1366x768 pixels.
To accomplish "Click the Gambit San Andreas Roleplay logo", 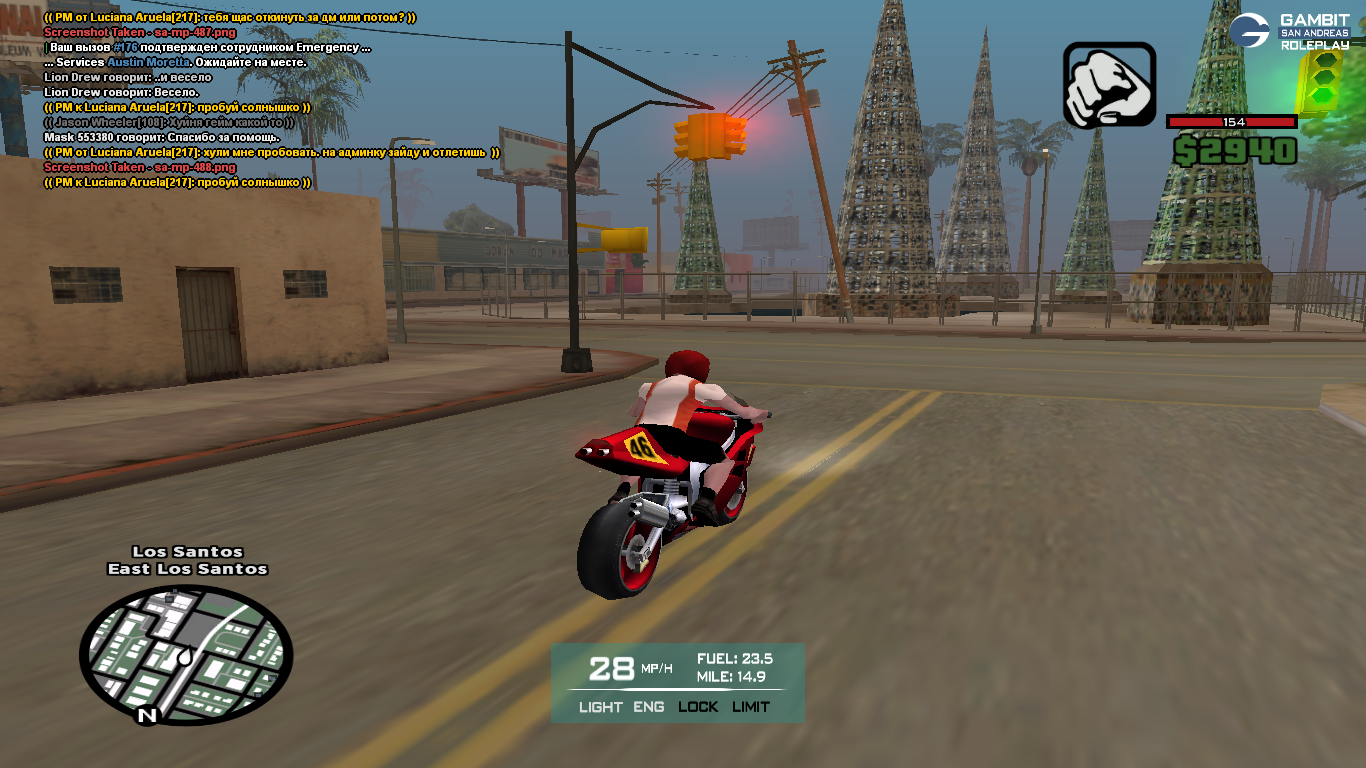I will (x=1289, y=30).
